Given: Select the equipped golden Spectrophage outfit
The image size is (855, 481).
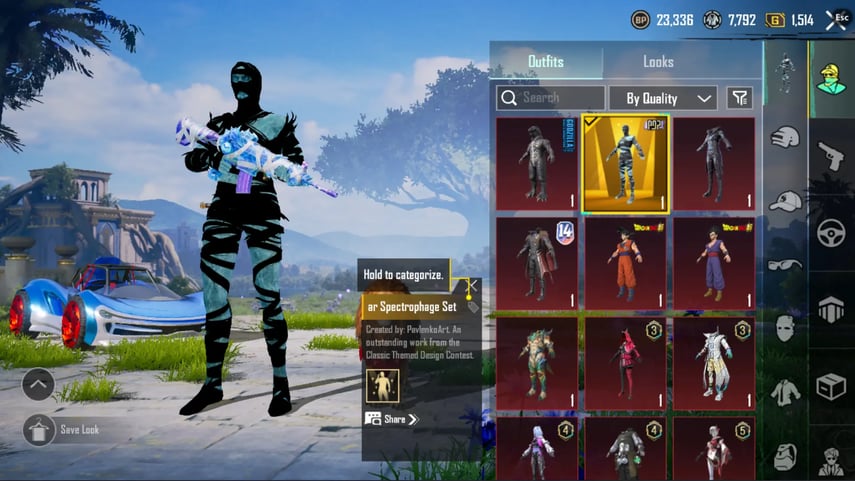Looking at the screenshot, I should point(625,163).
